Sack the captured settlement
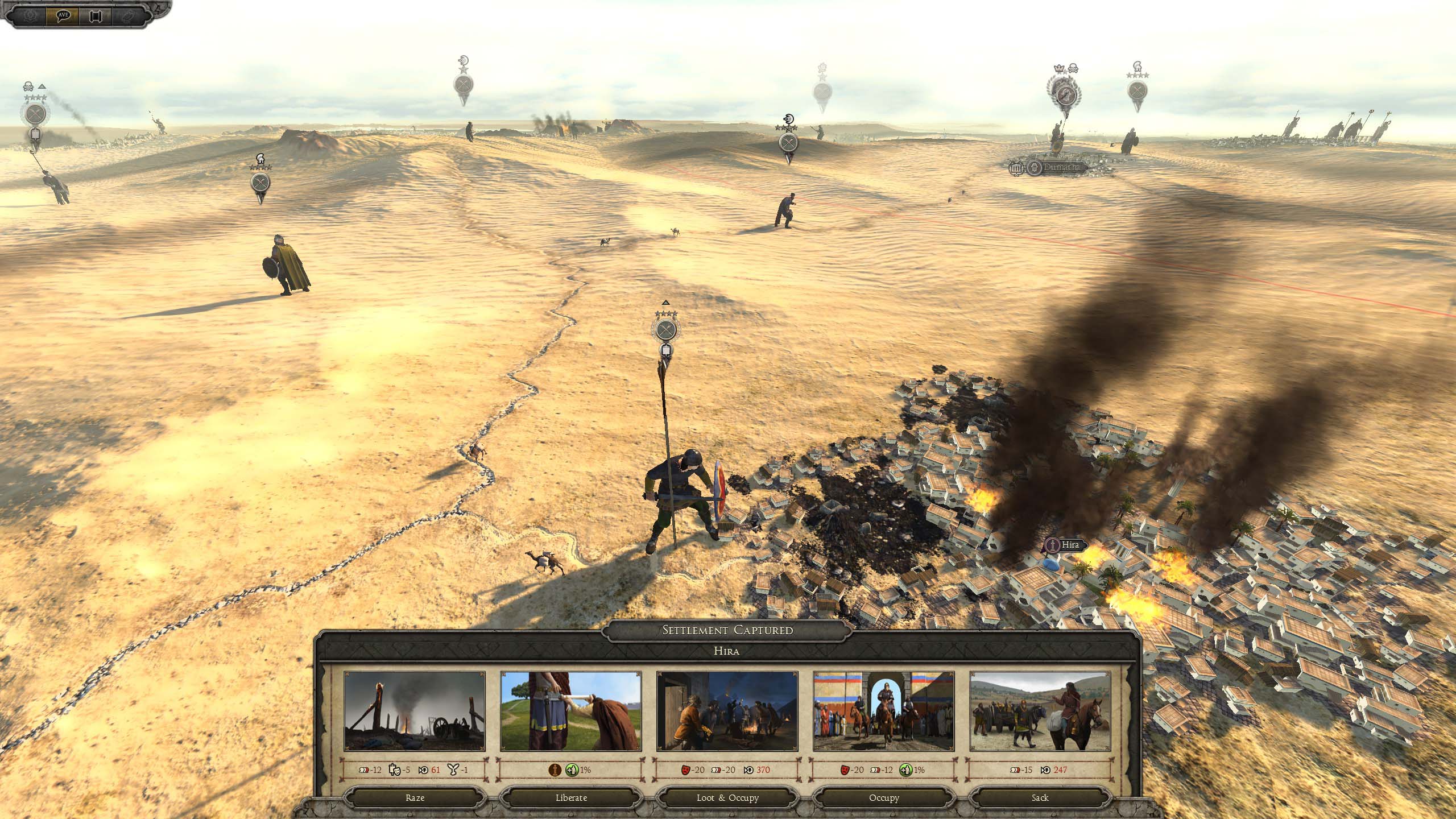 (1040, 797)
